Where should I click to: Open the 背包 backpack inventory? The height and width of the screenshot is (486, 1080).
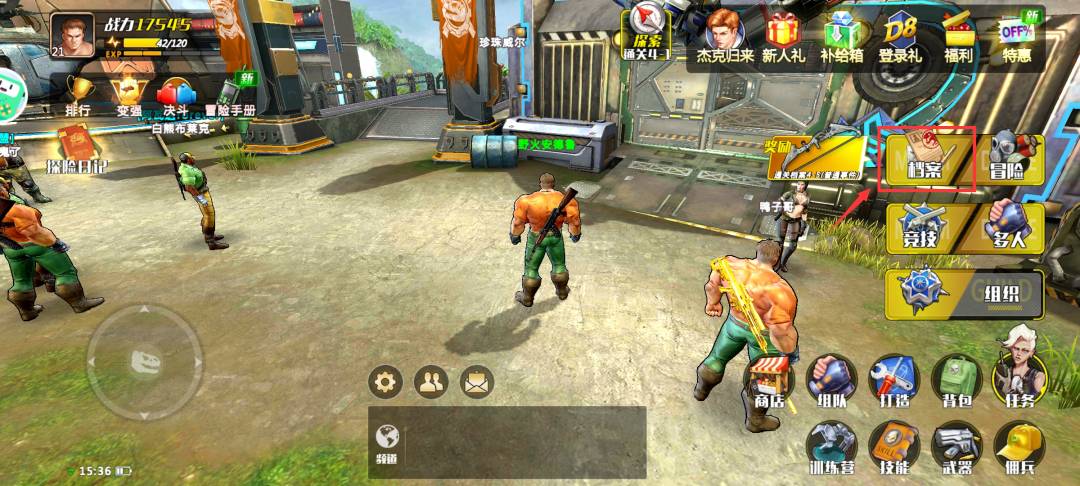[x=956, y=380]
